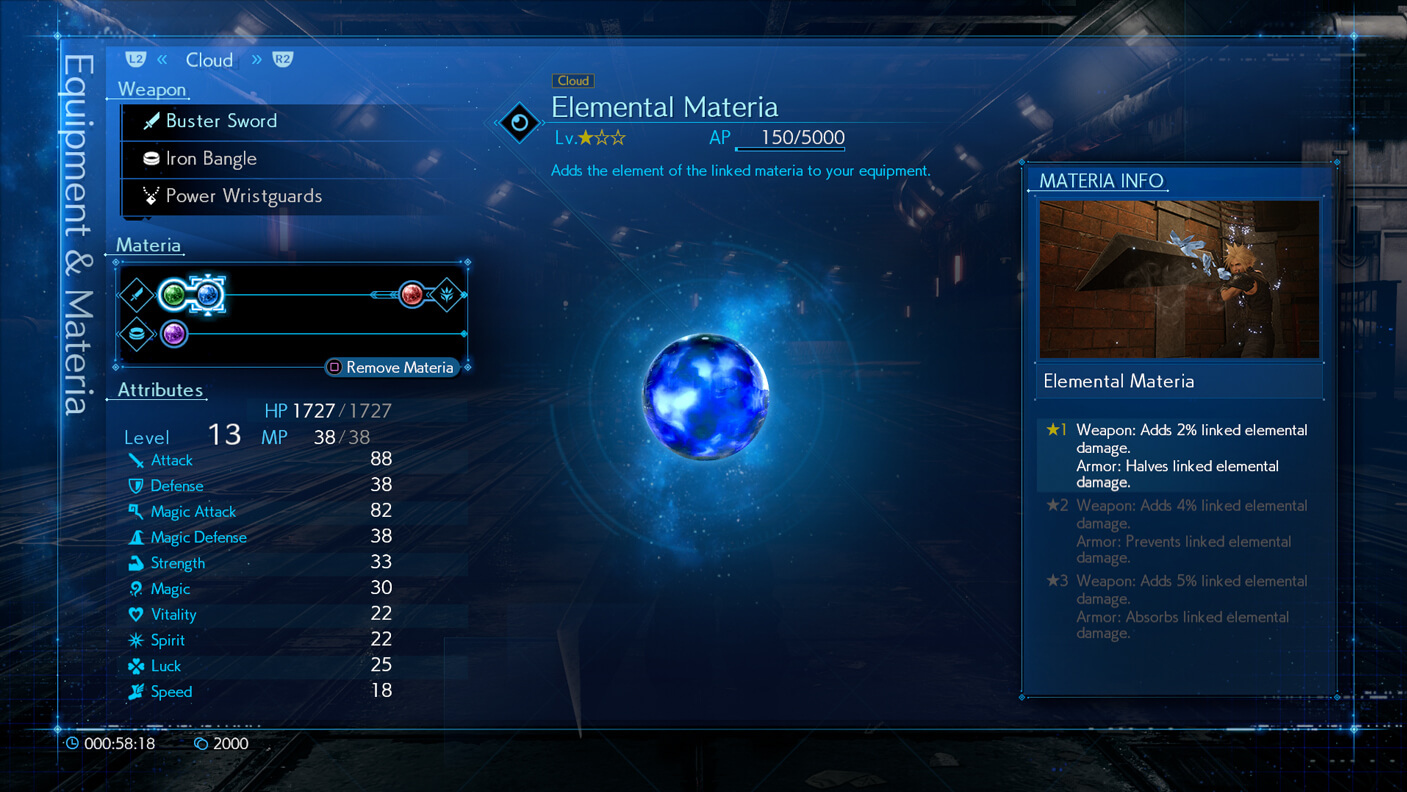
Task: Select the green materia orb
Action: [174, 295]
